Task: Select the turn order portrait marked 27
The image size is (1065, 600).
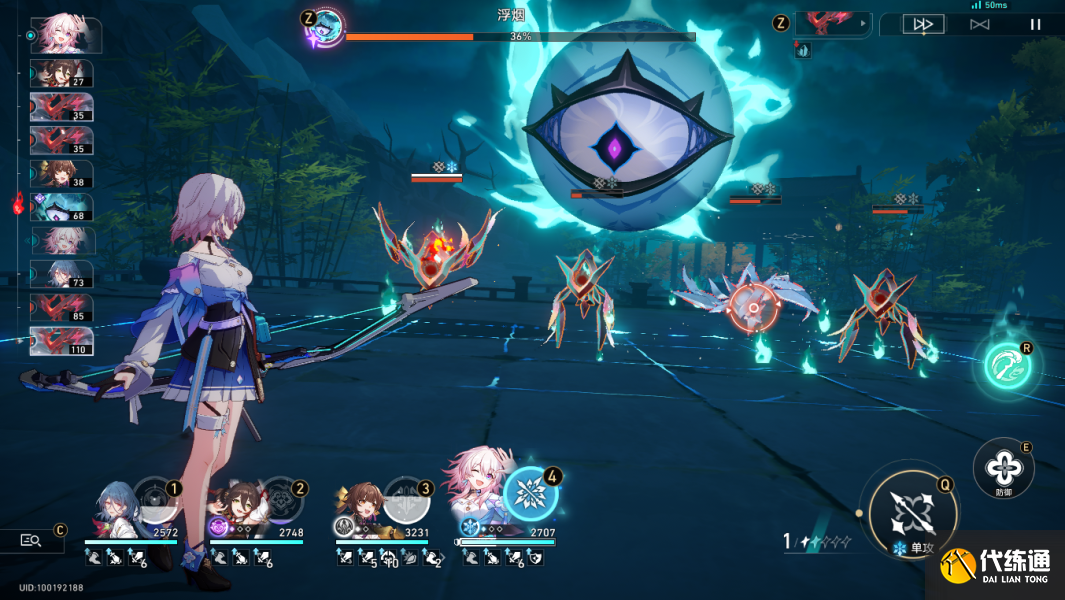Action: (62, 74)
